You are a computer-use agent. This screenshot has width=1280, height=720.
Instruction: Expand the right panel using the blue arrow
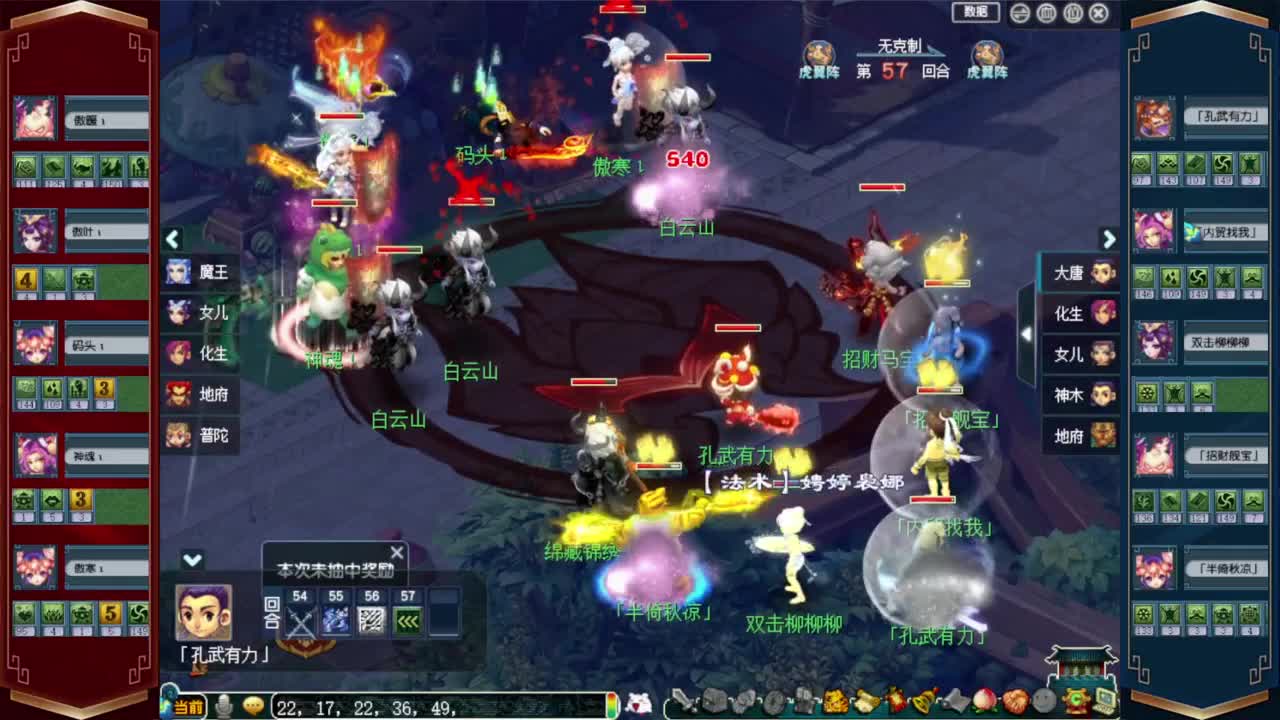pyautogui.click(x=1109, y=240)
